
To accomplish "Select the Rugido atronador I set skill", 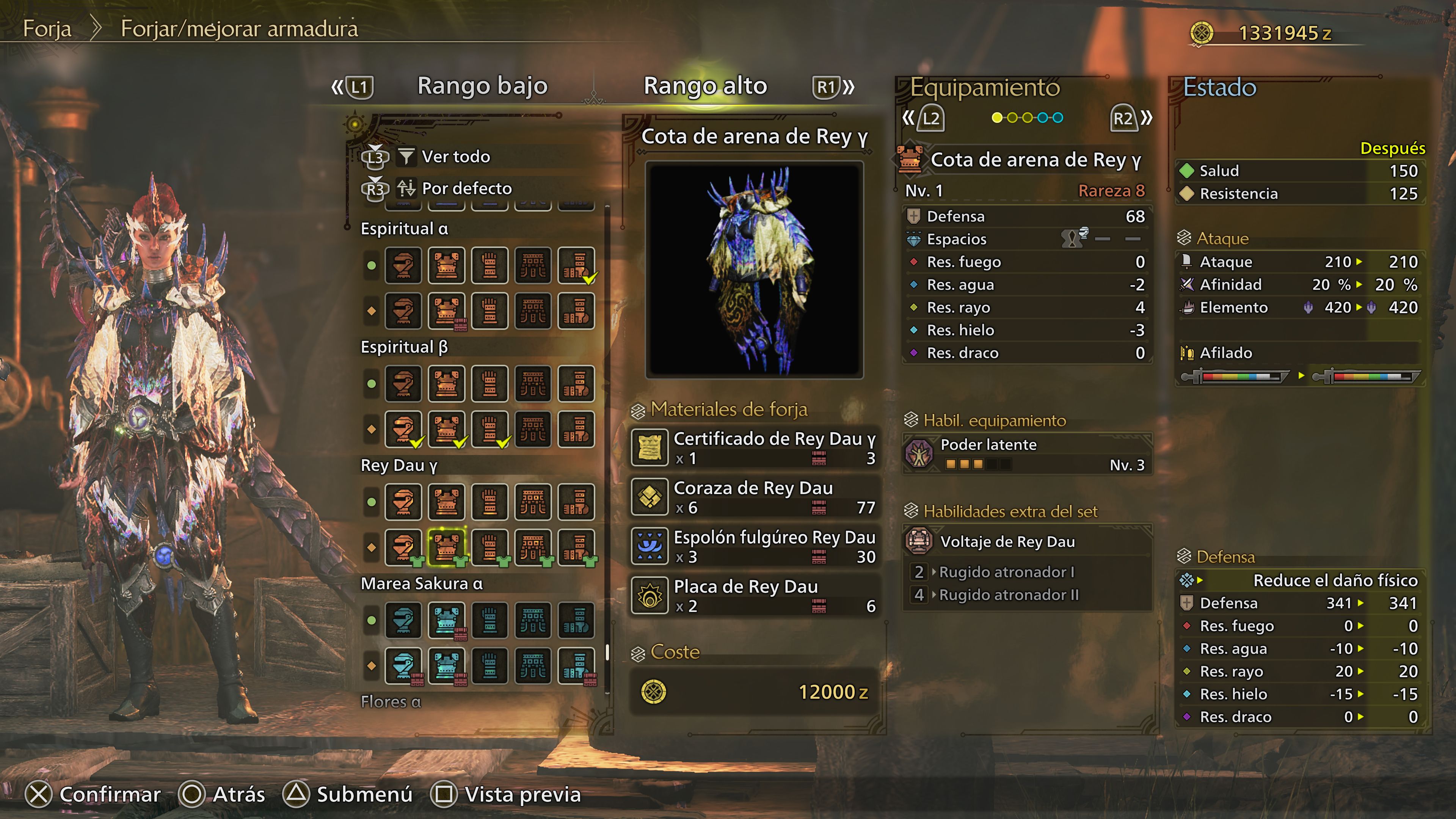I will coord(1006,572).
